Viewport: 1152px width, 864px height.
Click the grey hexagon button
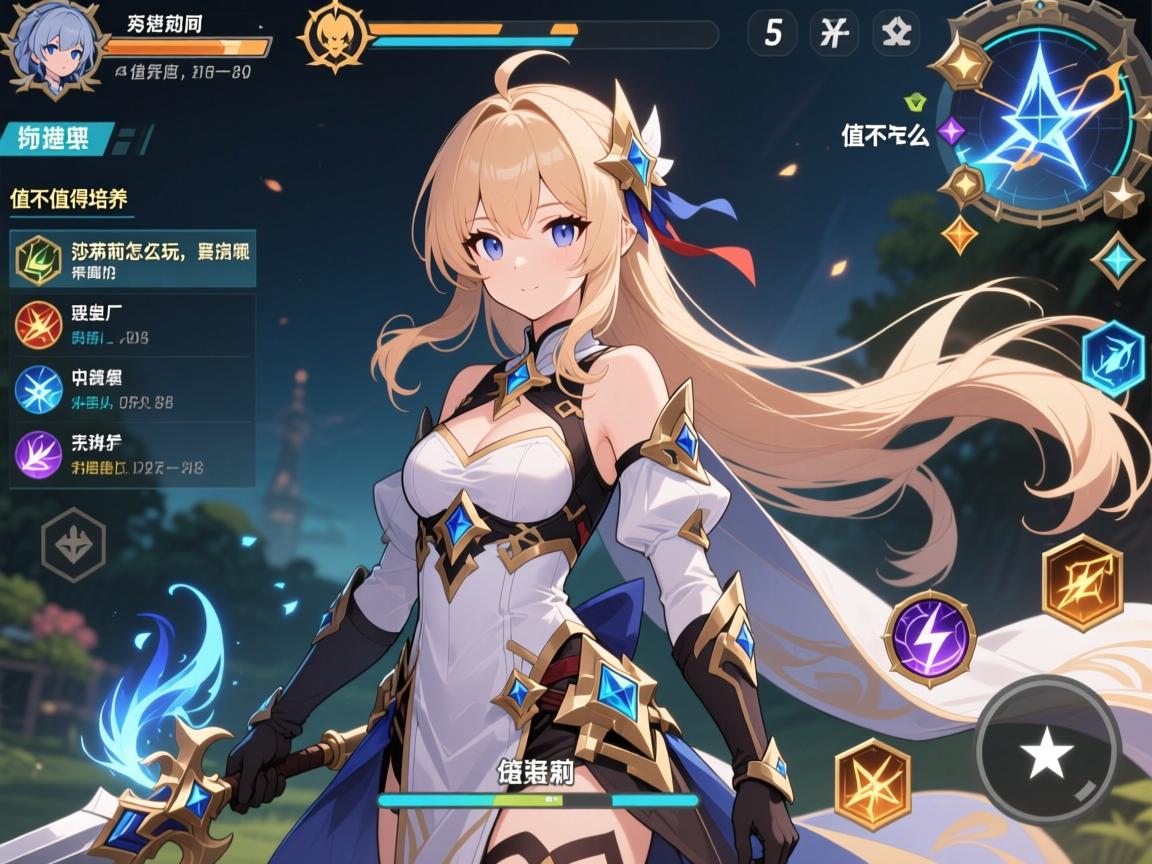pos(73,544)
